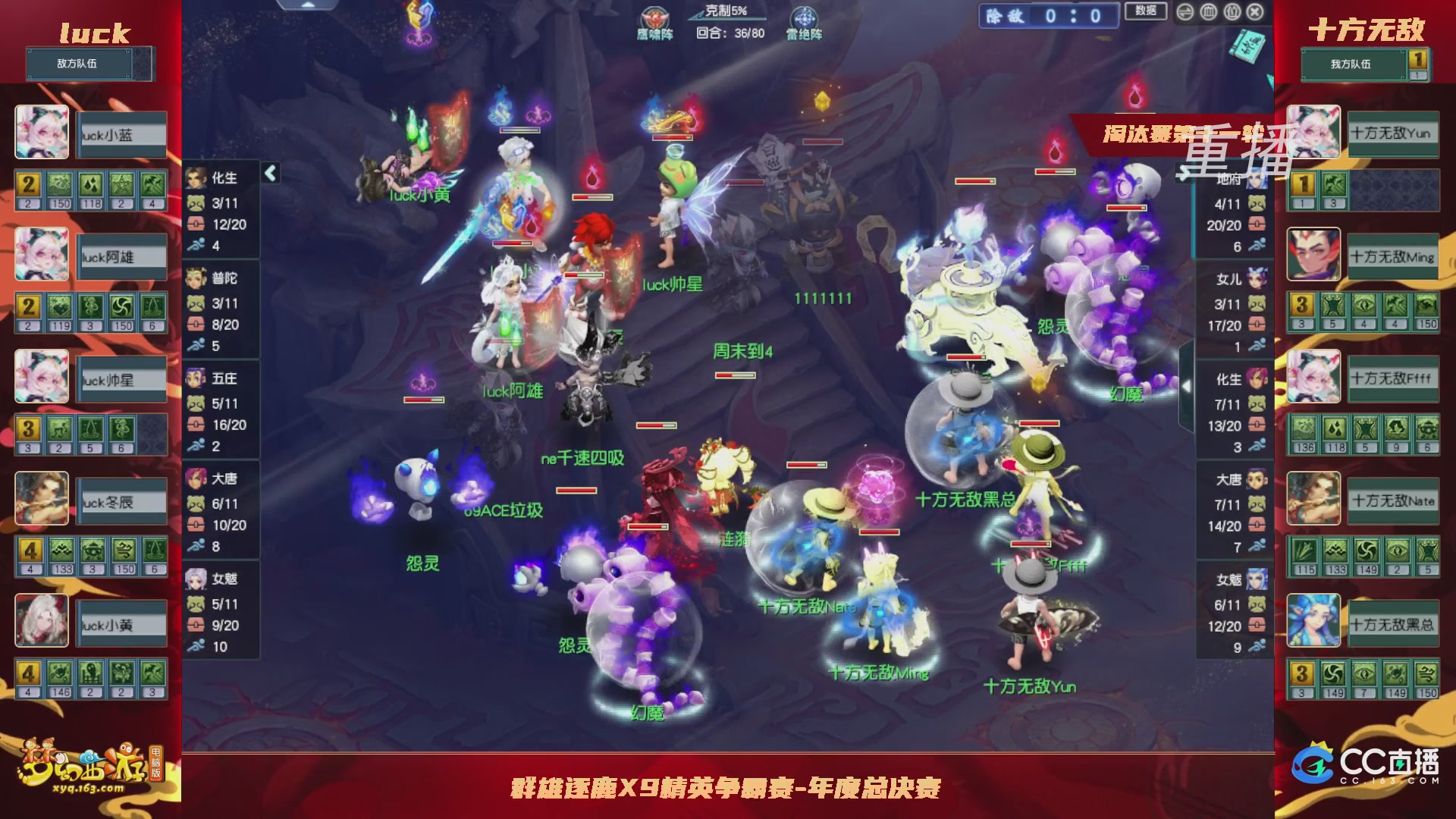Open the 我方队伍 team list
Image resolution: width=1456 pixels, height=819 pixels.
[1354, 66]
